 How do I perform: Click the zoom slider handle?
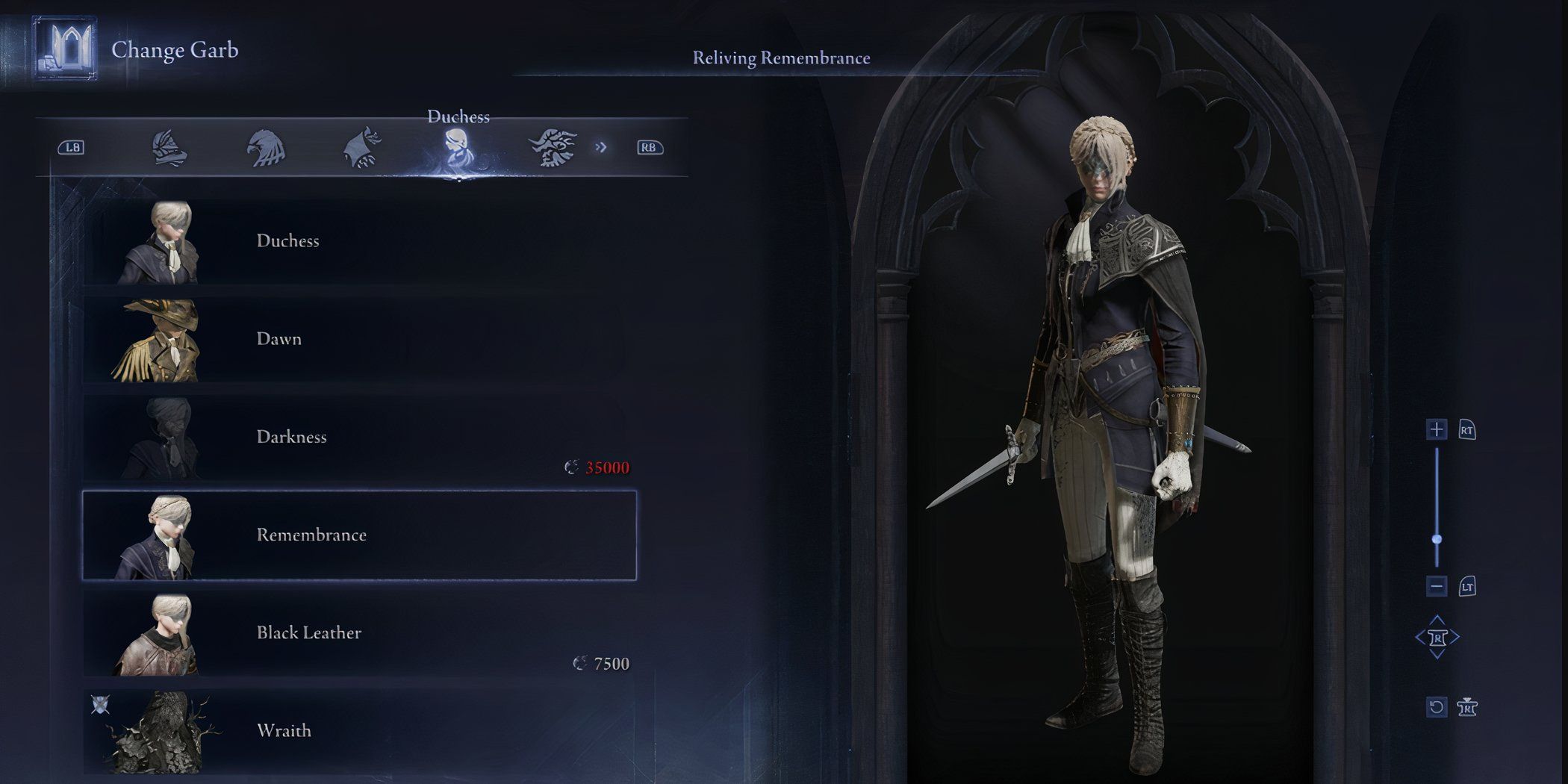tap(1437, 539)
